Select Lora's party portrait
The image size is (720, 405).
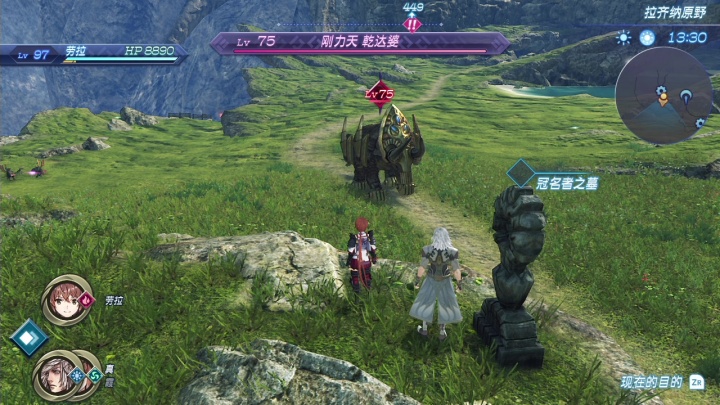click(66, 300)
